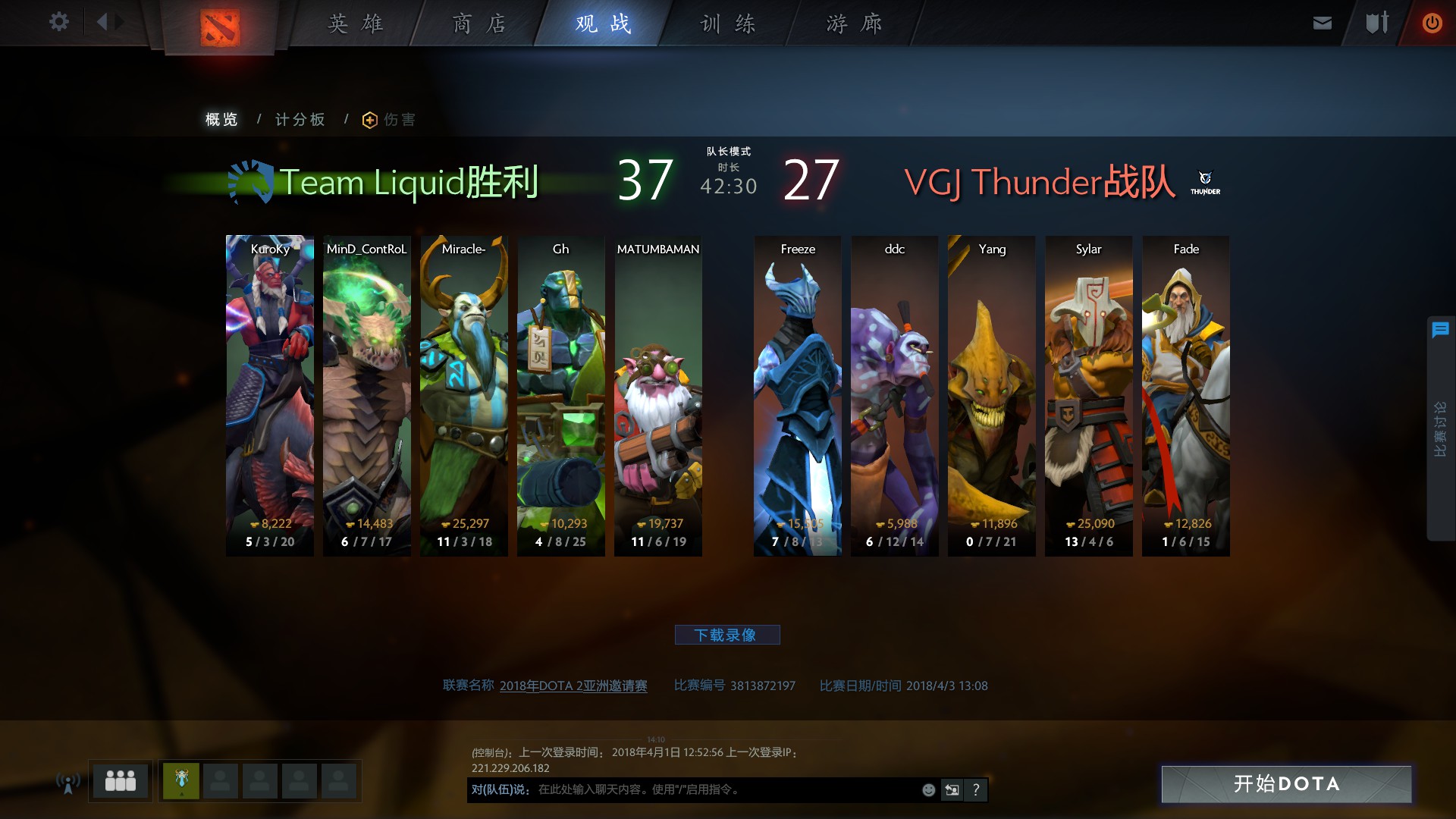Open the chat help question mark icon
Viewport: 1456px width, 819px height.
point(976,789)
